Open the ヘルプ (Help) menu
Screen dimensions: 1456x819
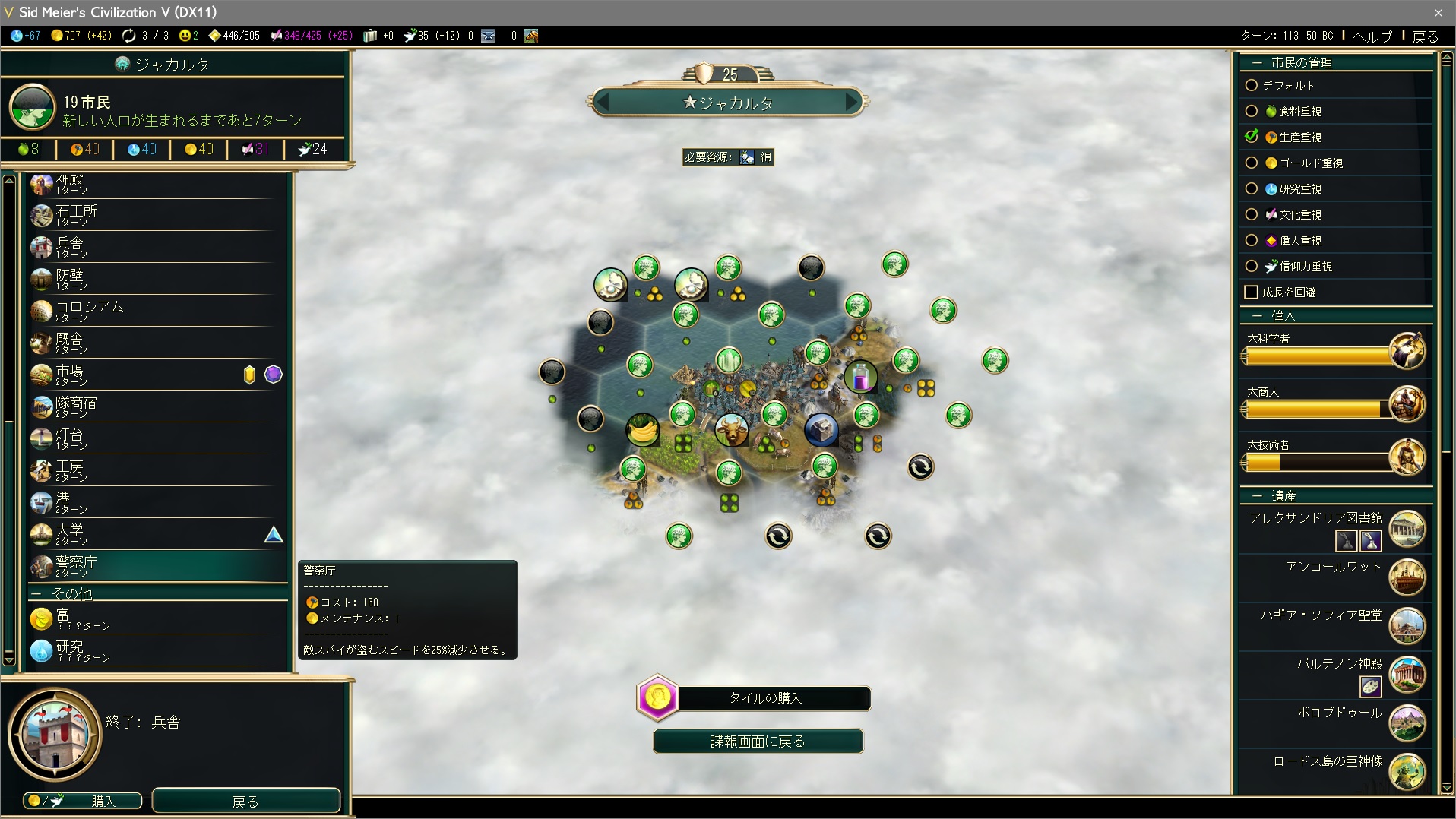click(1372, 36)
